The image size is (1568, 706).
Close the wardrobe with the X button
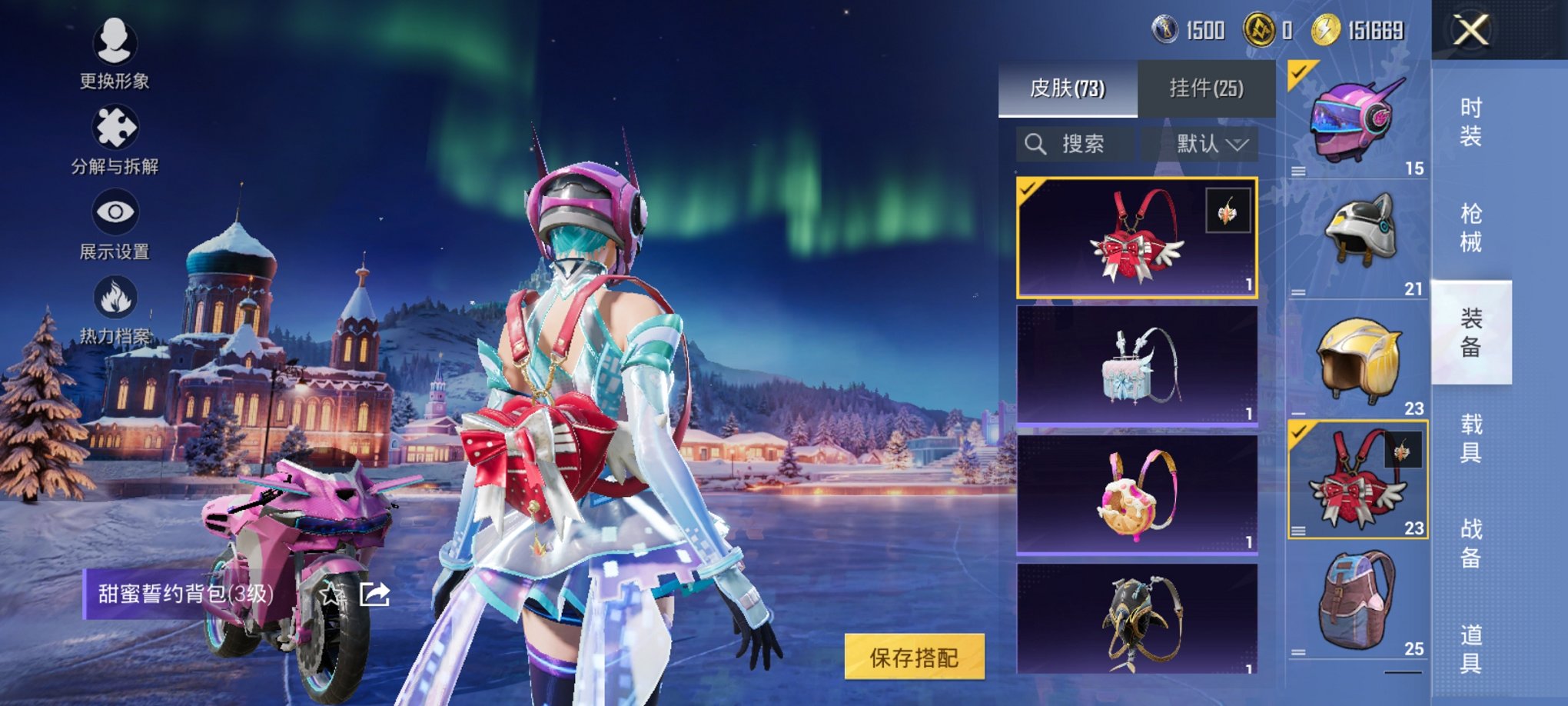coord(1470,31)
